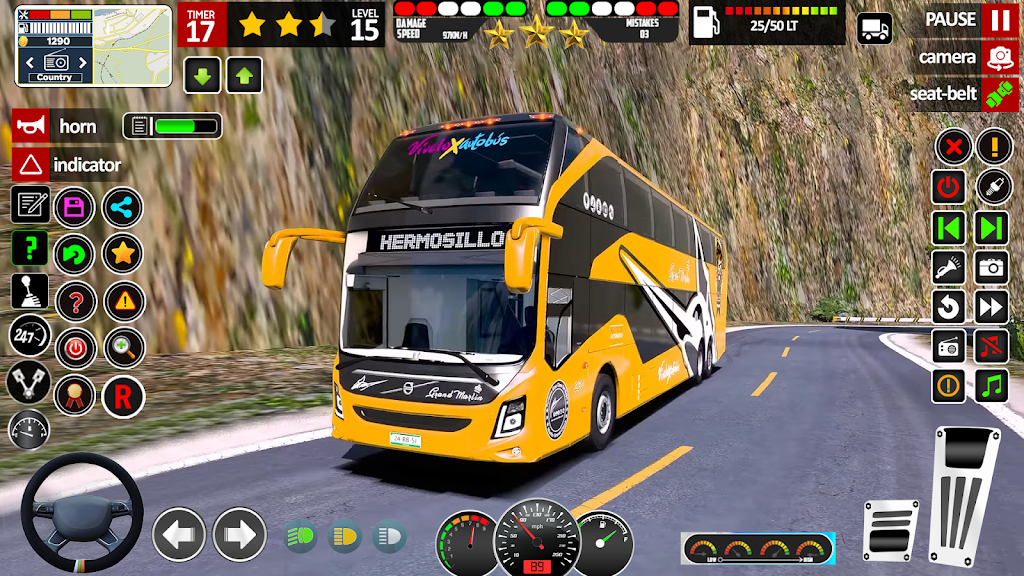Toggle the green music note button
Screen dimensions: 1024x576
992,385
